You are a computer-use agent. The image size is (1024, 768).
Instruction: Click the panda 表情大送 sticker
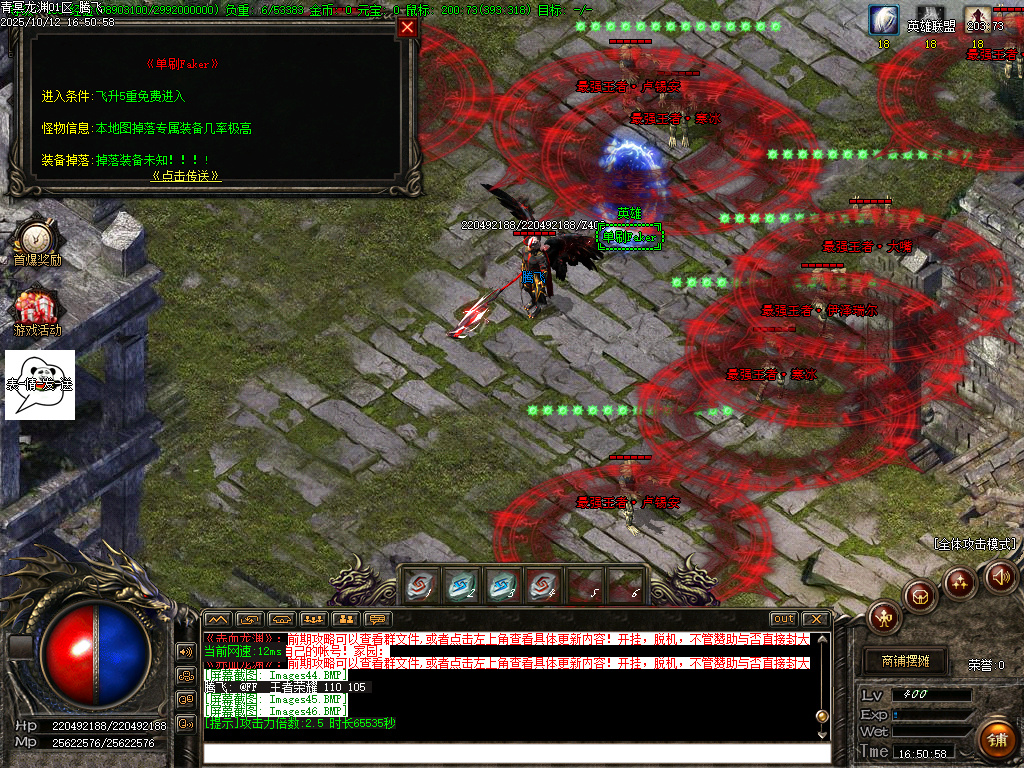tap(40, 385)
